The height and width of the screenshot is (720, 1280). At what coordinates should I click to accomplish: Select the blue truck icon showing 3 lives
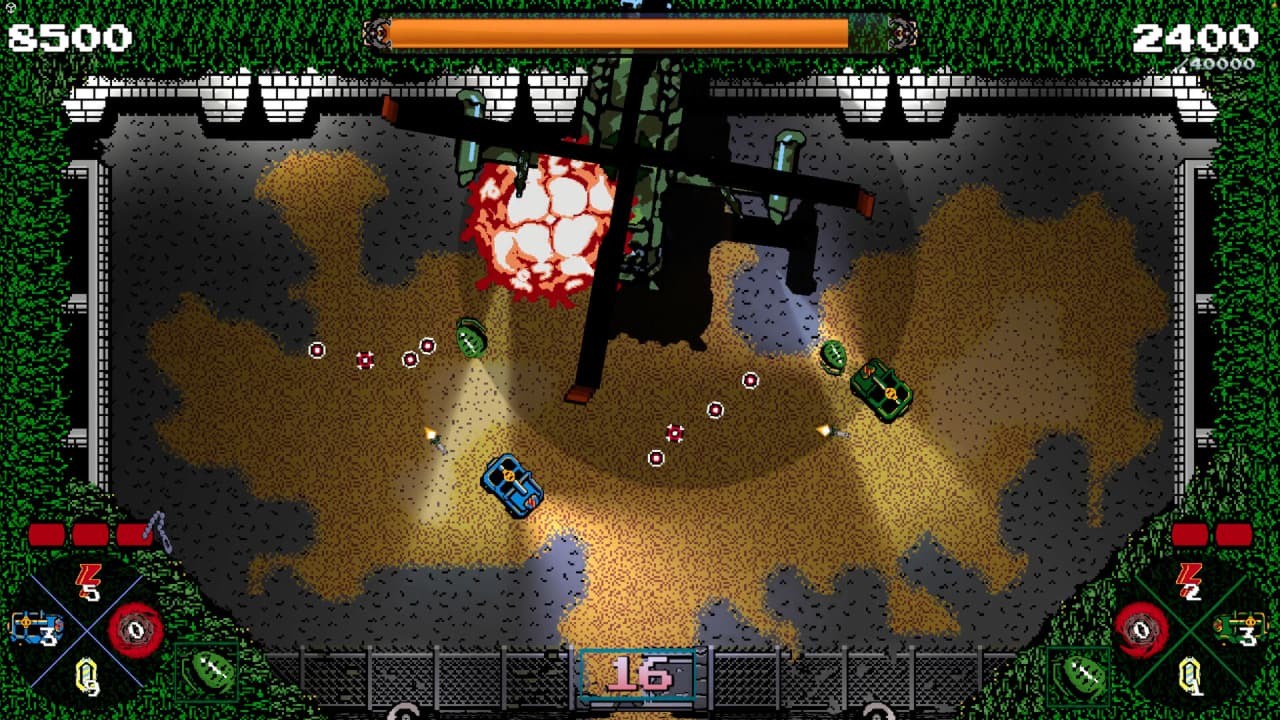[34, 628]
